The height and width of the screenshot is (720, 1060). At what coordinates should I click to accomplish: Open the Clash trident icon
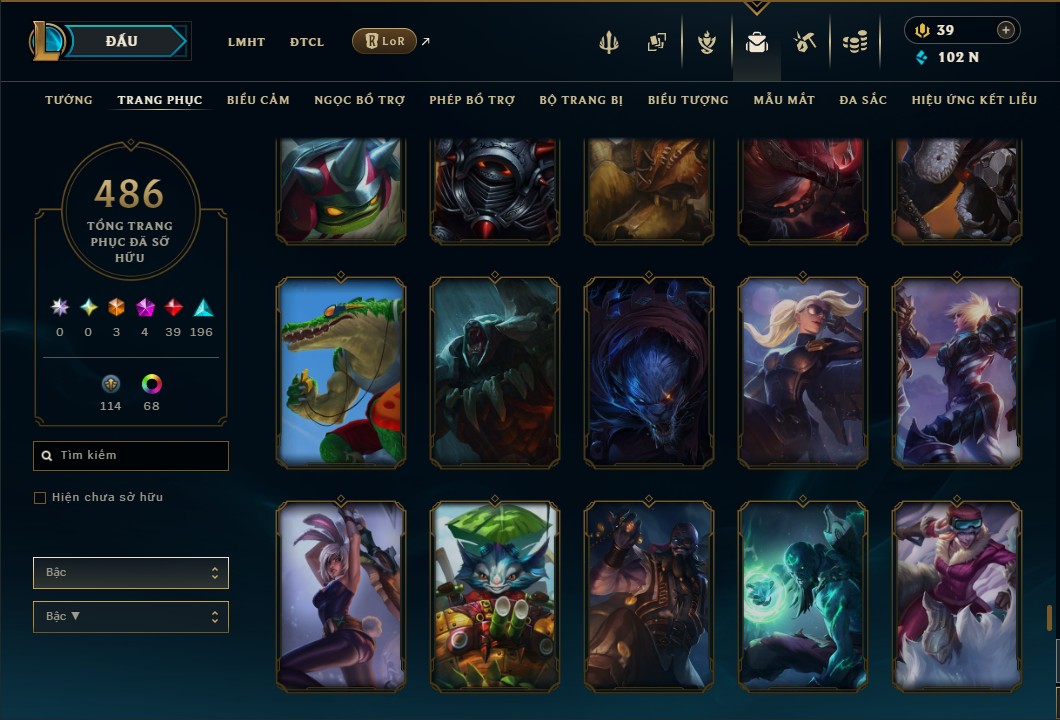609,42
